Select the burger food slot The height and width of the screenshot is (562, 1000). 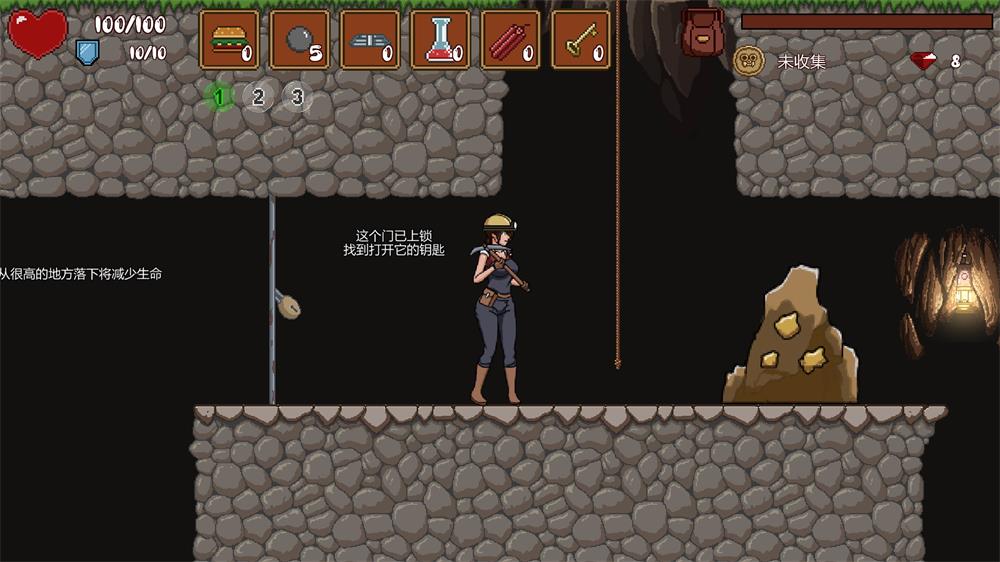pyautogui.click(x=229, y=40)
